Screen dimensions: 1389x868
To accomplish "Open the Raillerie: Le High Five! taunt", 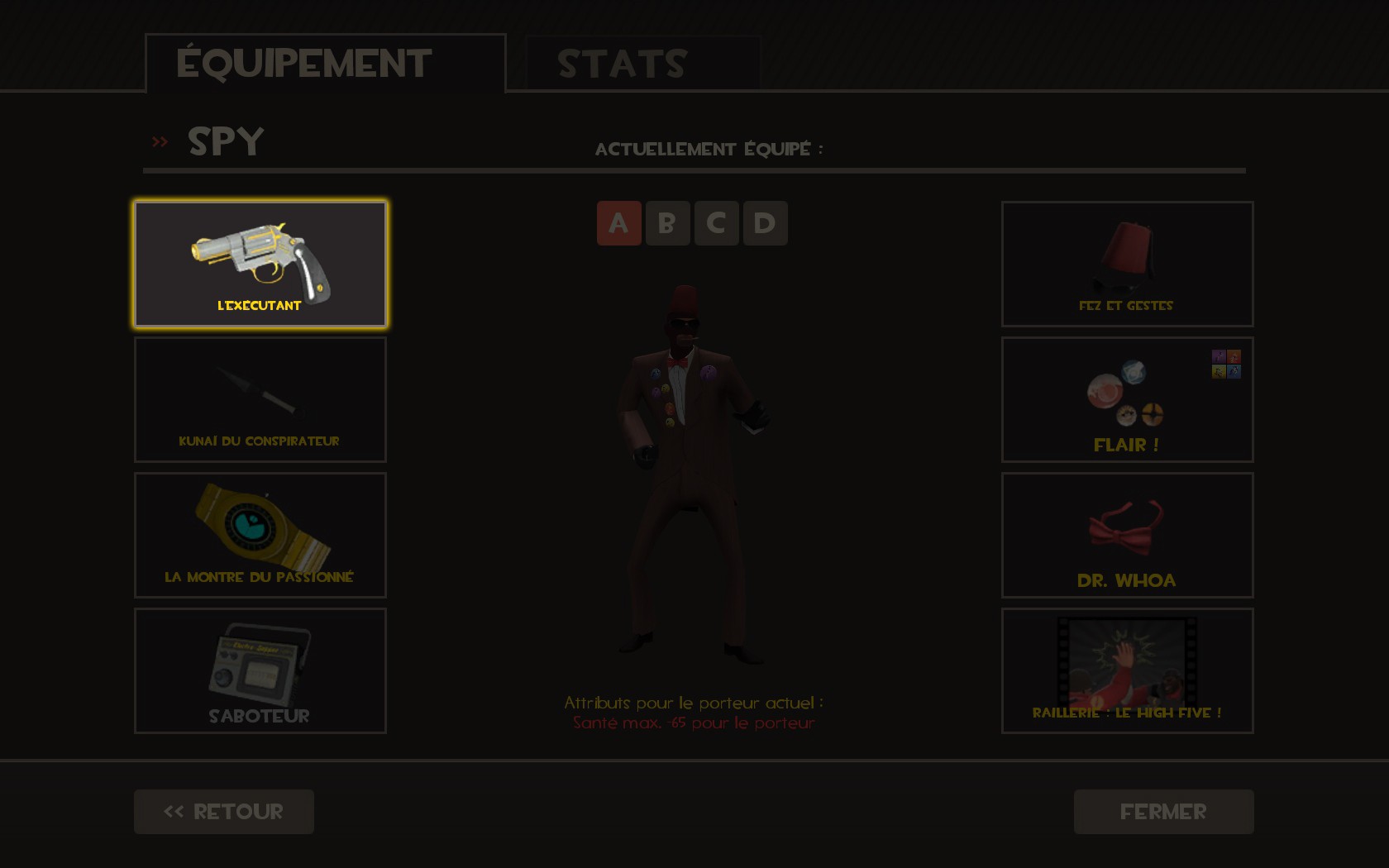I will pyautogui.click(x=1126, y=670).
